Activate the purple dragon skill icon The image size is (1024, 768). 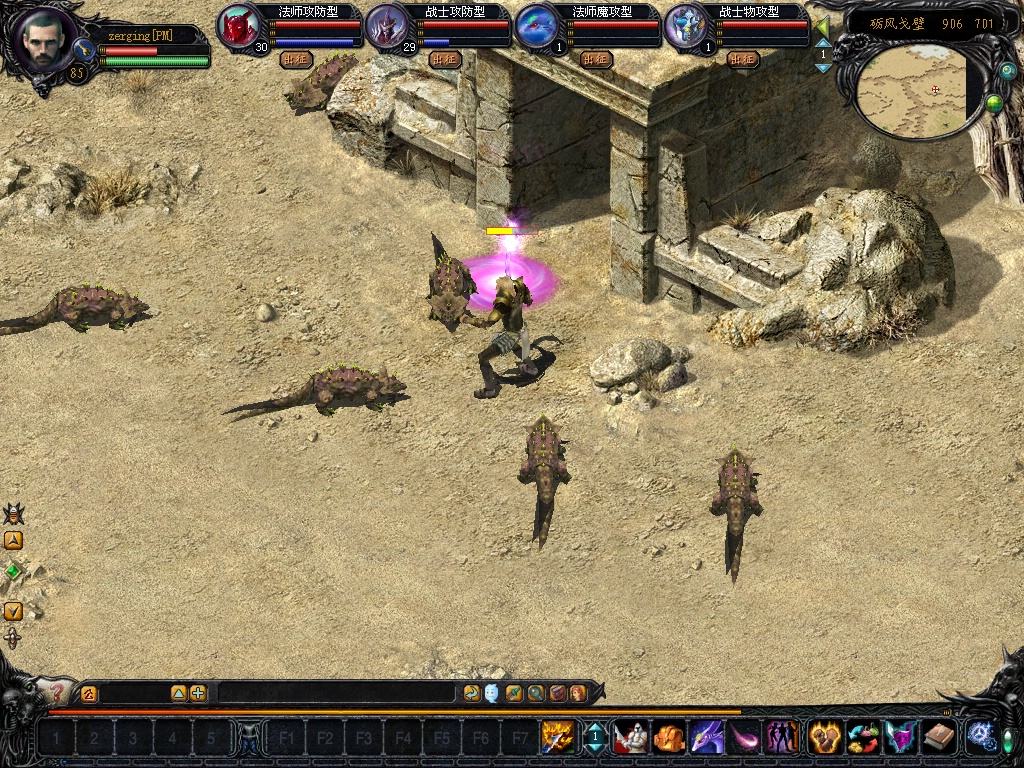[707, 737]
